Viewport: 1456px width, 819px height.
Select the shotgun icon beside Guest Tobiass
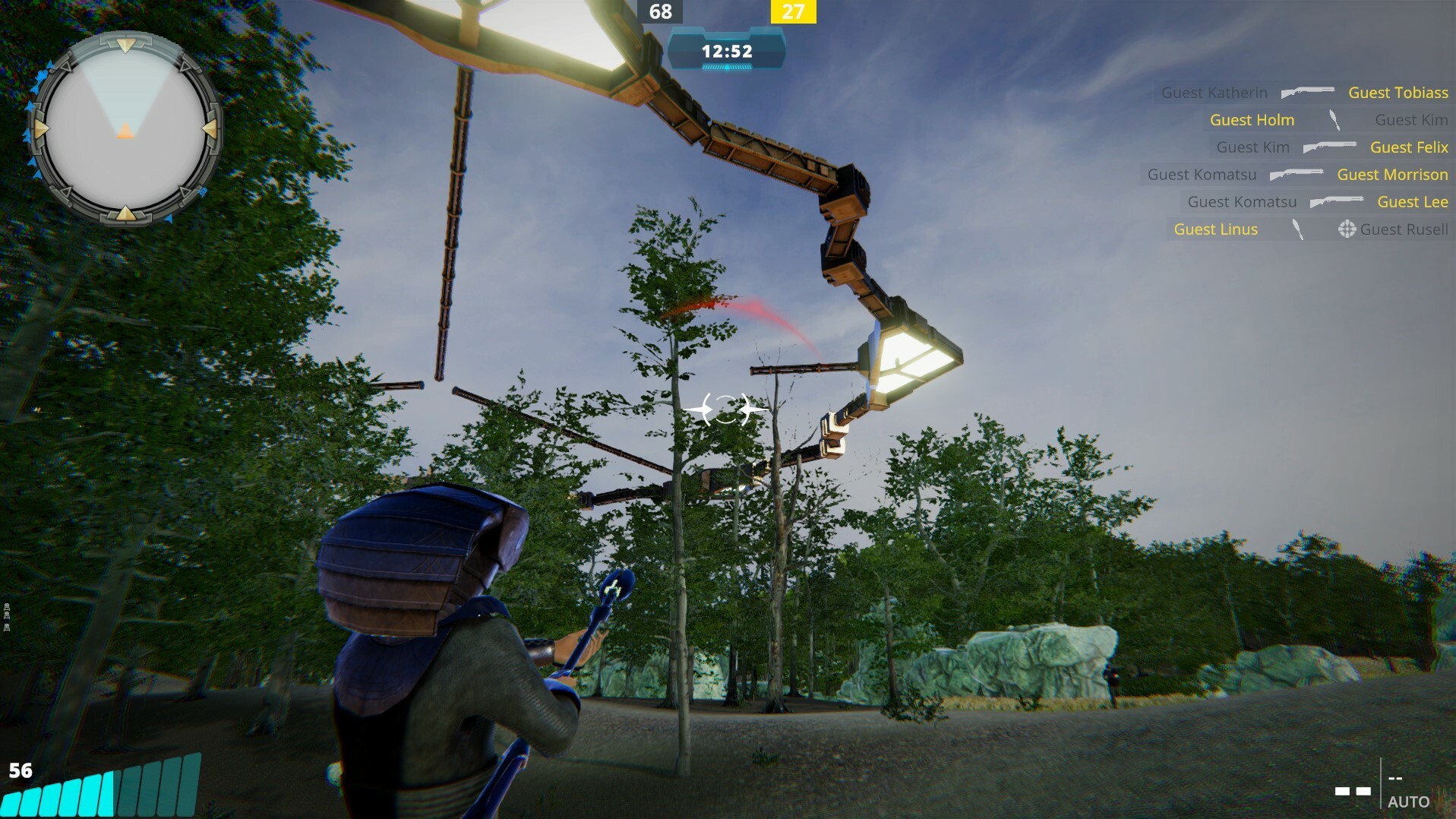(1306, 92)
